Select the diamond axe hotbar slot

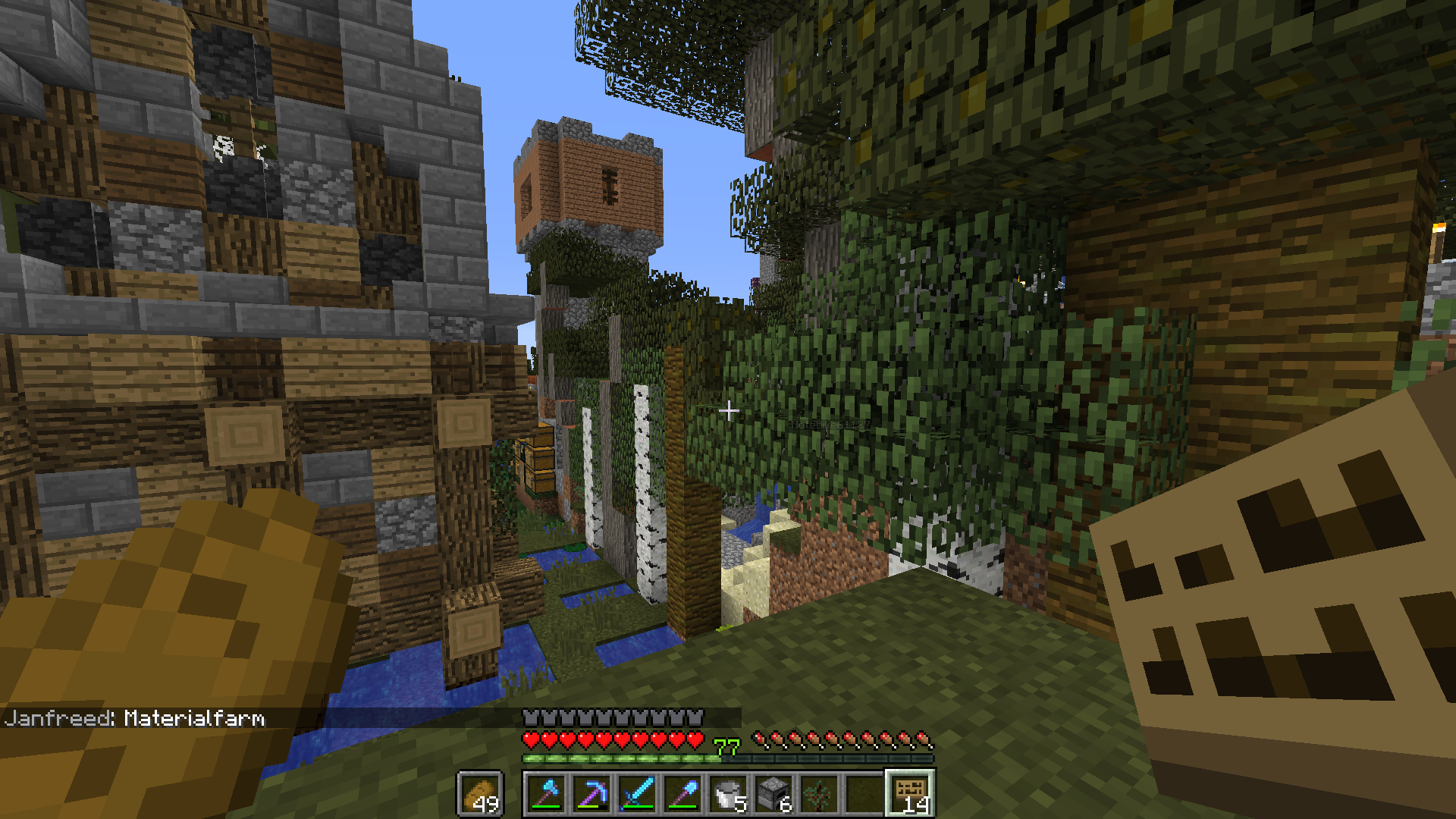(x=547, y=794)
